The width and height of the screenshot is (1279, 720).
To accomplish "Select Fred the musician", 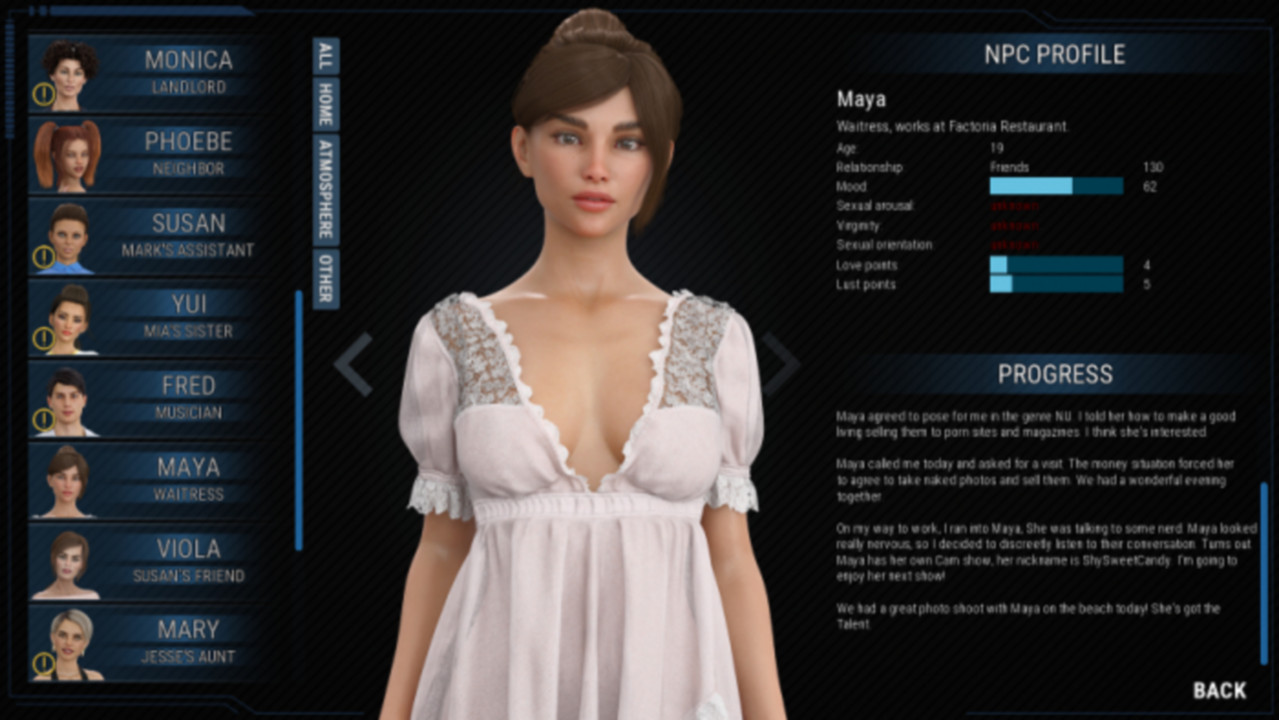I will tap(150, 398).
